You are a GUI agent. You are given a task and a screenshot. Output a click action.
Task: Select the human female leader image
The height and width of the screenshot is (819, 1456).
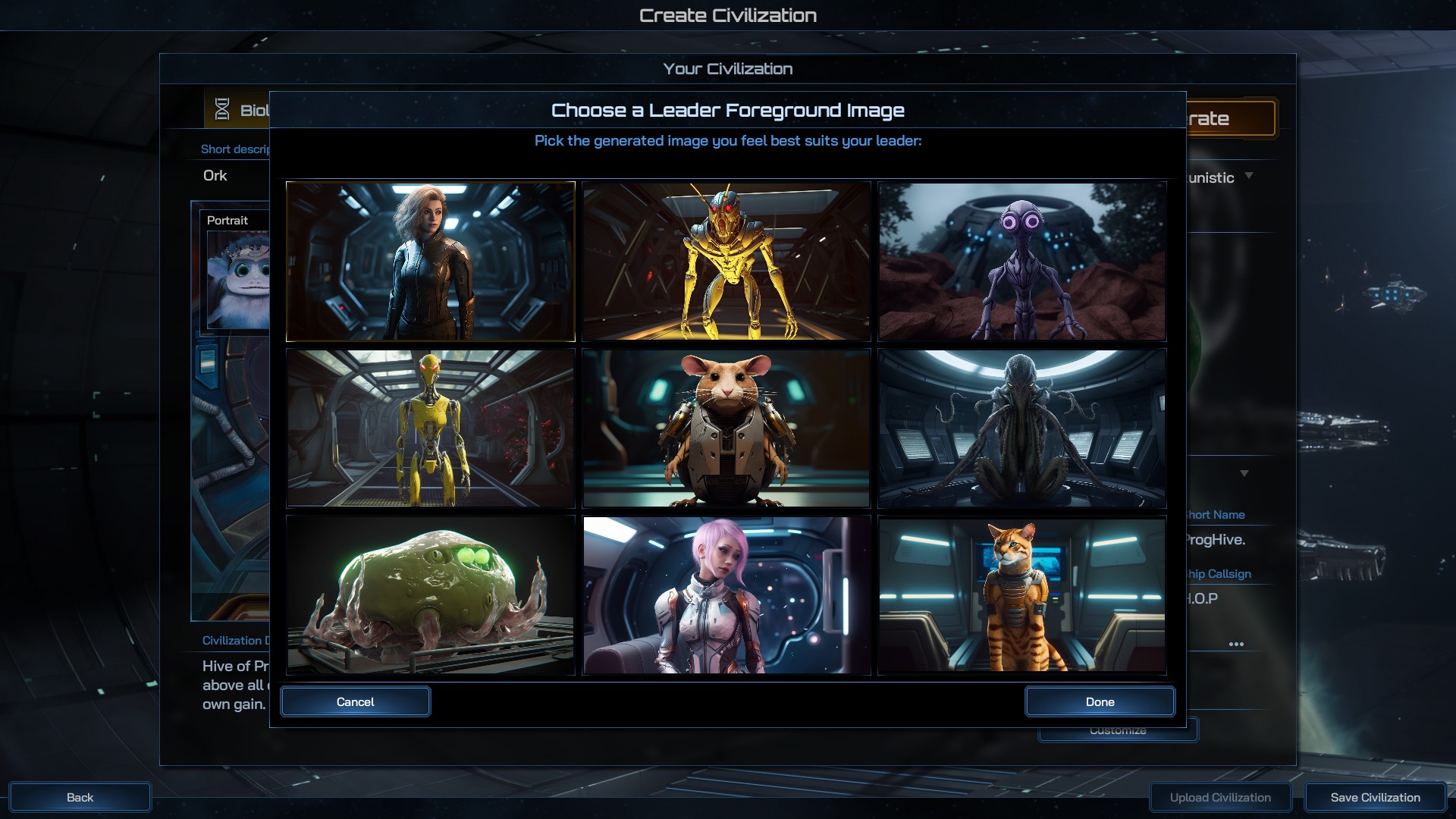tap(430, 261)
